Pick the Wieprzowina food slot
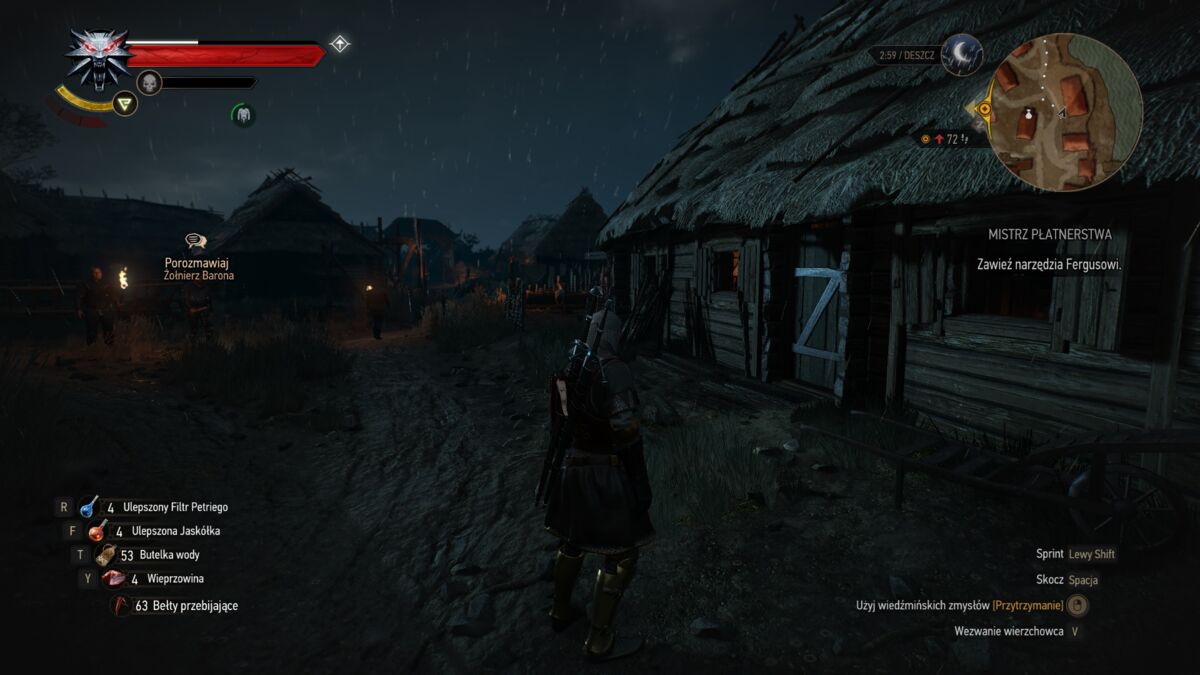 [112, 579]
